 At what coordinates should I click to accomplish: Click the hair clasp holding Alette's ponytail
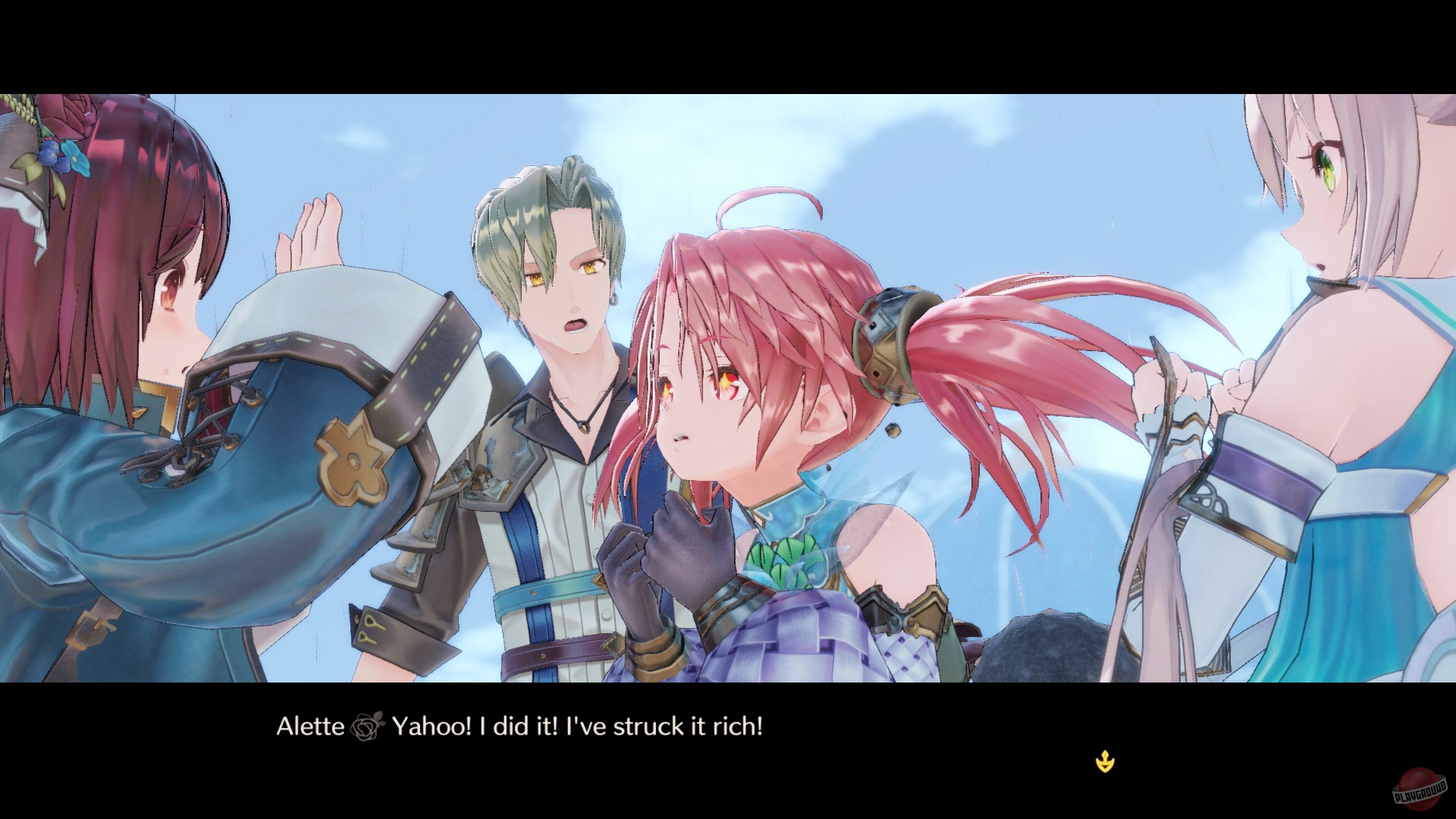pos(883,330)
